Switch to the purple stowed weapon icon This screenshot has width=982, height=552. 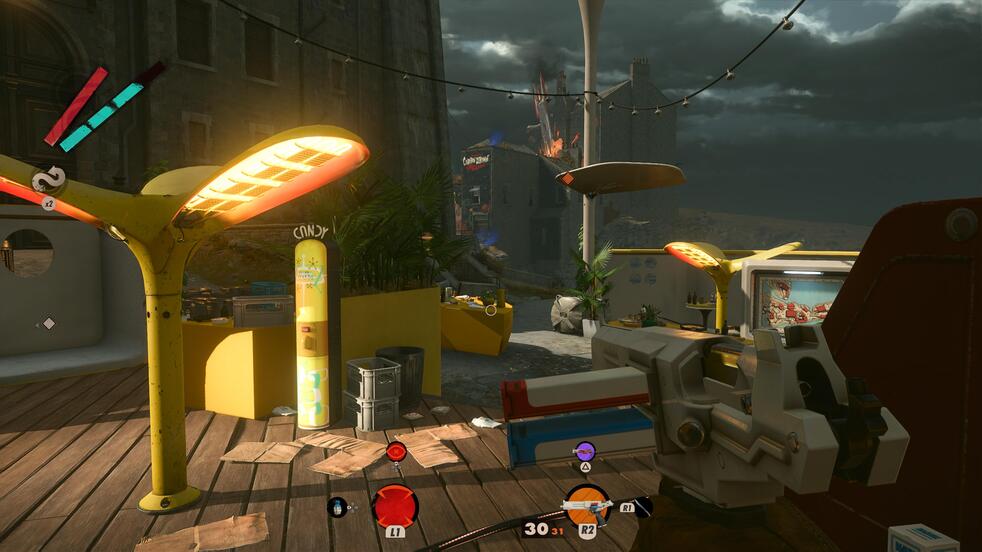point(585,451)
